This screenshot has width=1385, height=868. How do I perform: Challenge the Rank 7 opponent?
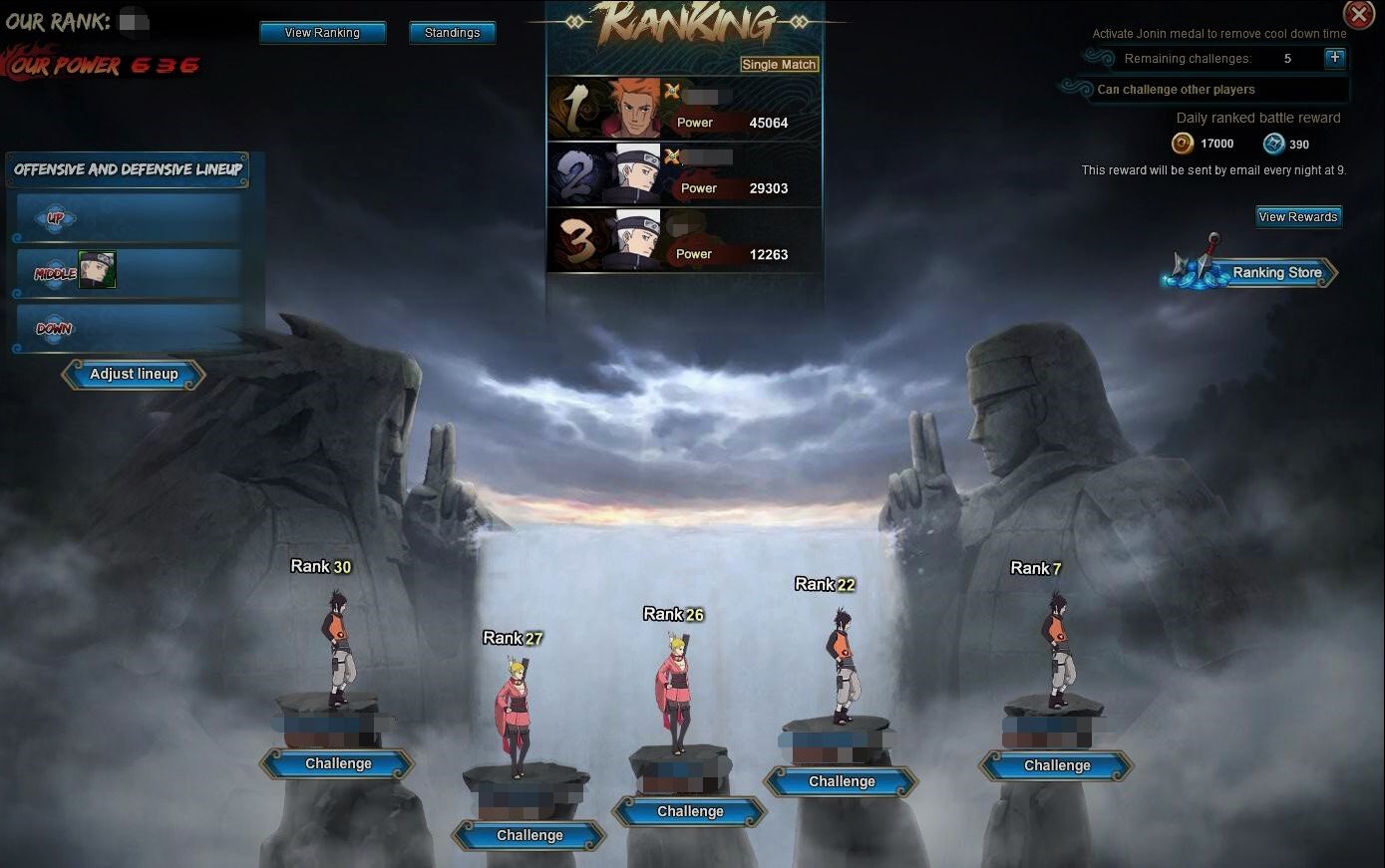click(x=1057, y=766)
